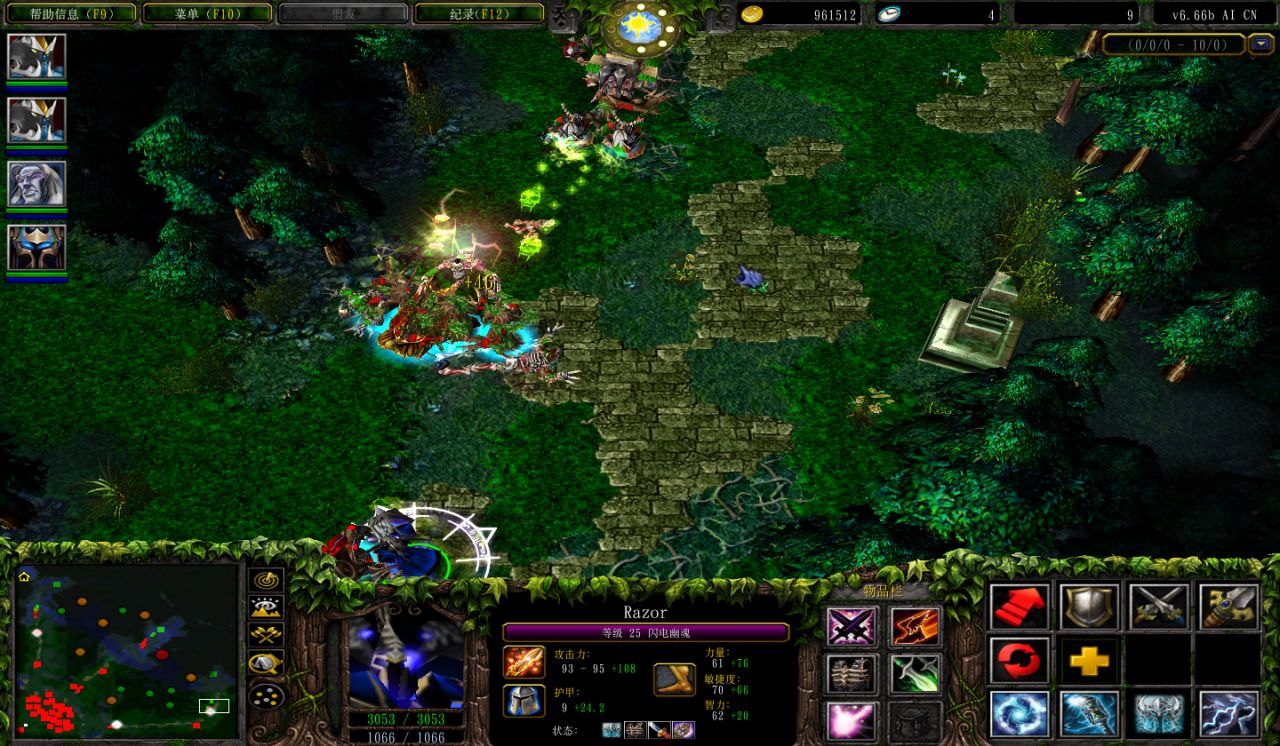The height and width of the screenshot is (746, 1280).
Task: Toggle minimap terrain display button
Action: [x=266, y=607]
